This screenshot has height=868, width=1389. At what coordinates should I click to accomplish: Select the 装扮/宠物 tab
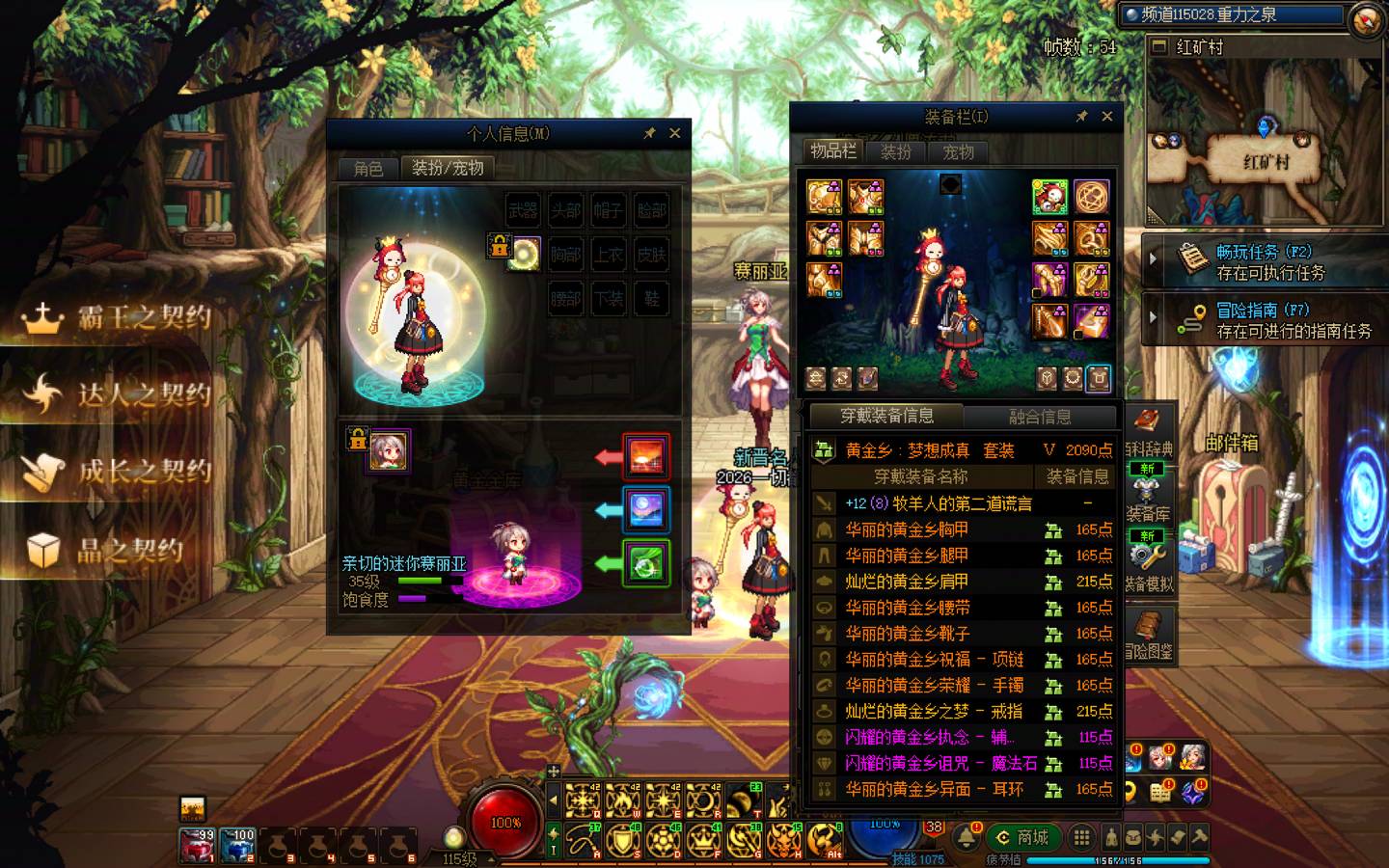coord(448,168)
